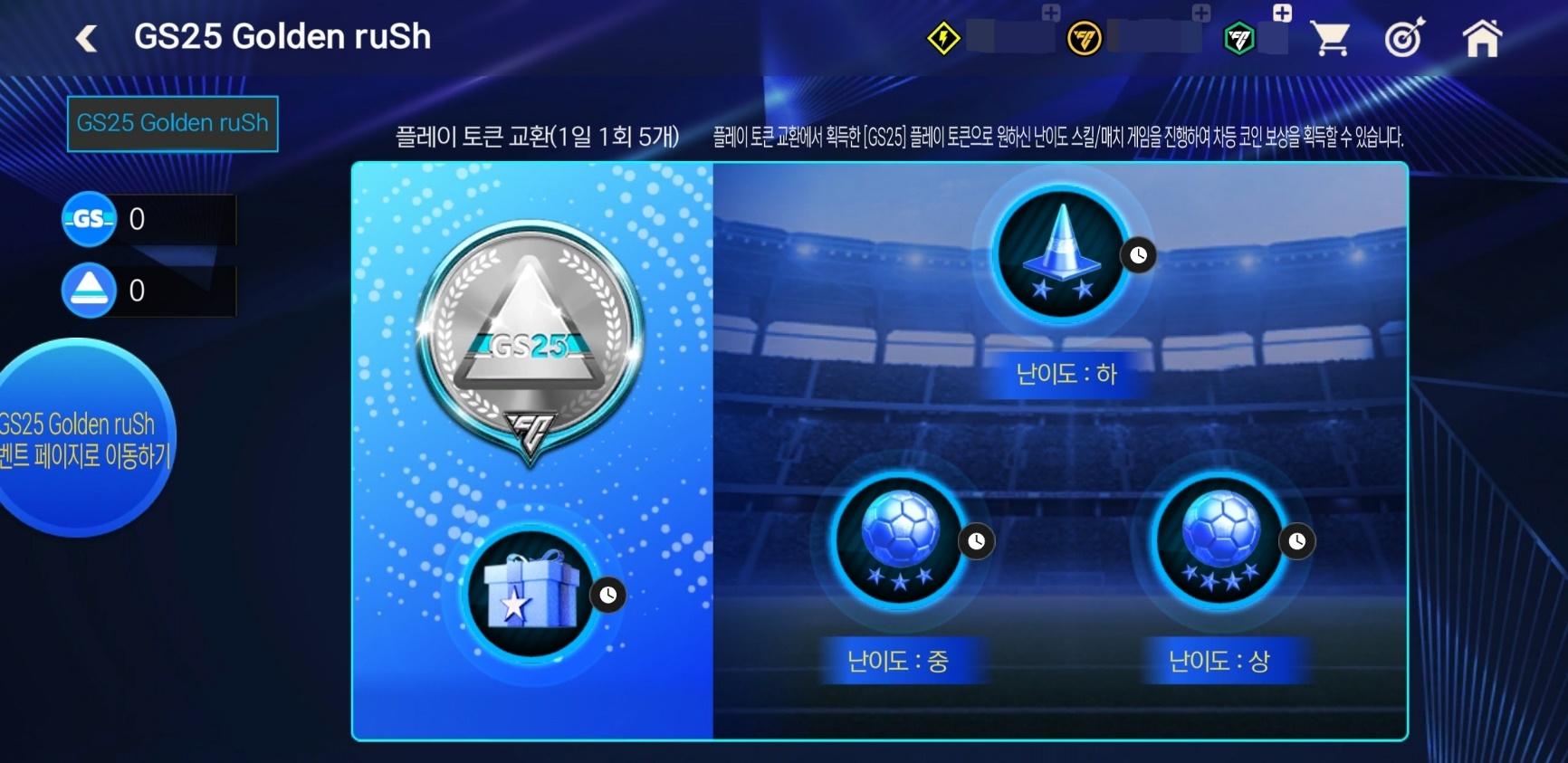Viewport: 1568px width, 763px height.
Task: Tap the clock timer beside difficulty 상
Action: [x=1297, y=541]
